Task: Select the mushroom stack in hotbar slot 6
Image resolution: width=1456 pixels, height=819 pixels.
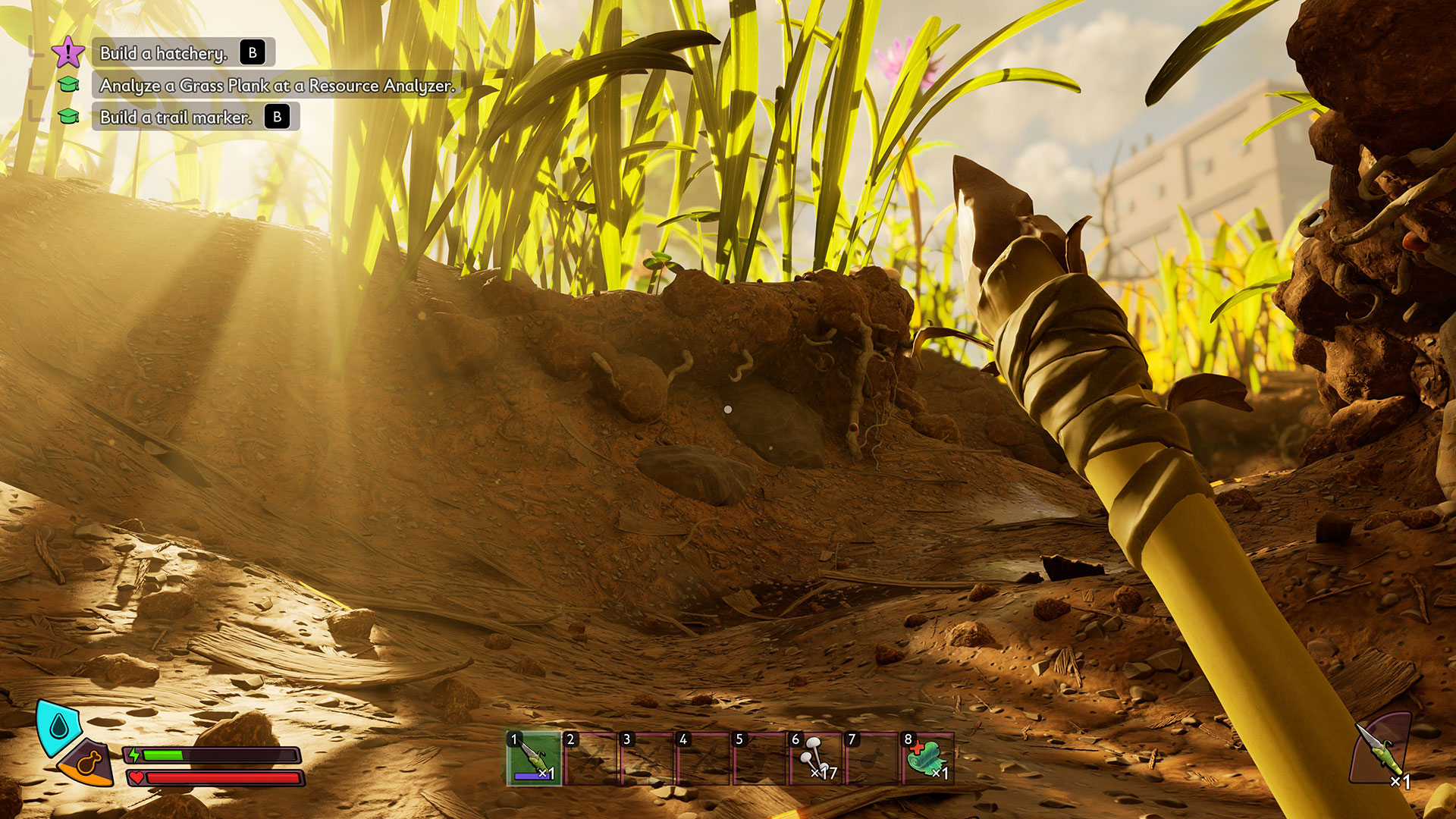Action: (x=814, y=758)
